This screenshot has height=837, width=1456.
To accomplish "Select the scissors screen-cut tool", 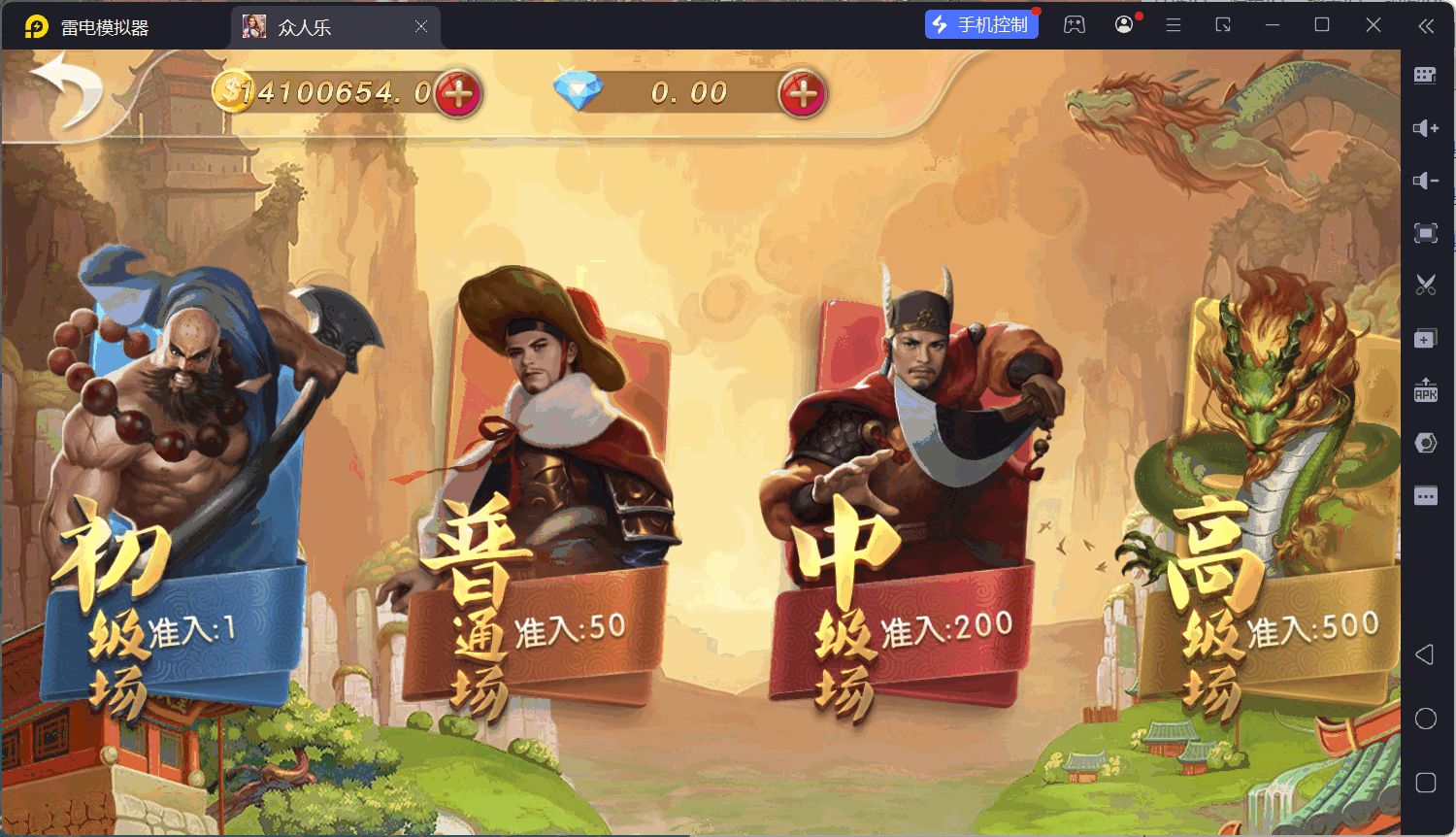I will 1425,285.
